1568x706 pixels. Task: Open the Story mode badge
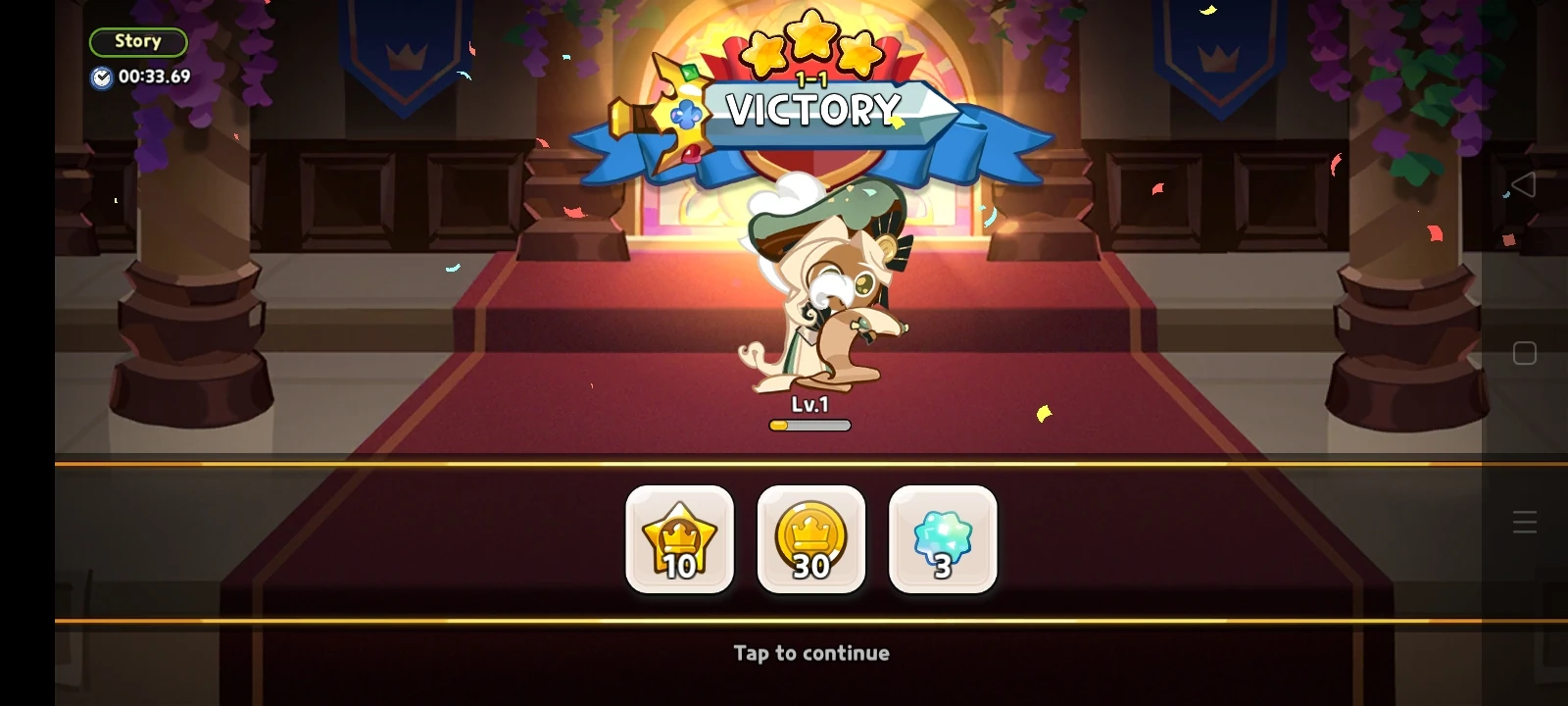138,41
